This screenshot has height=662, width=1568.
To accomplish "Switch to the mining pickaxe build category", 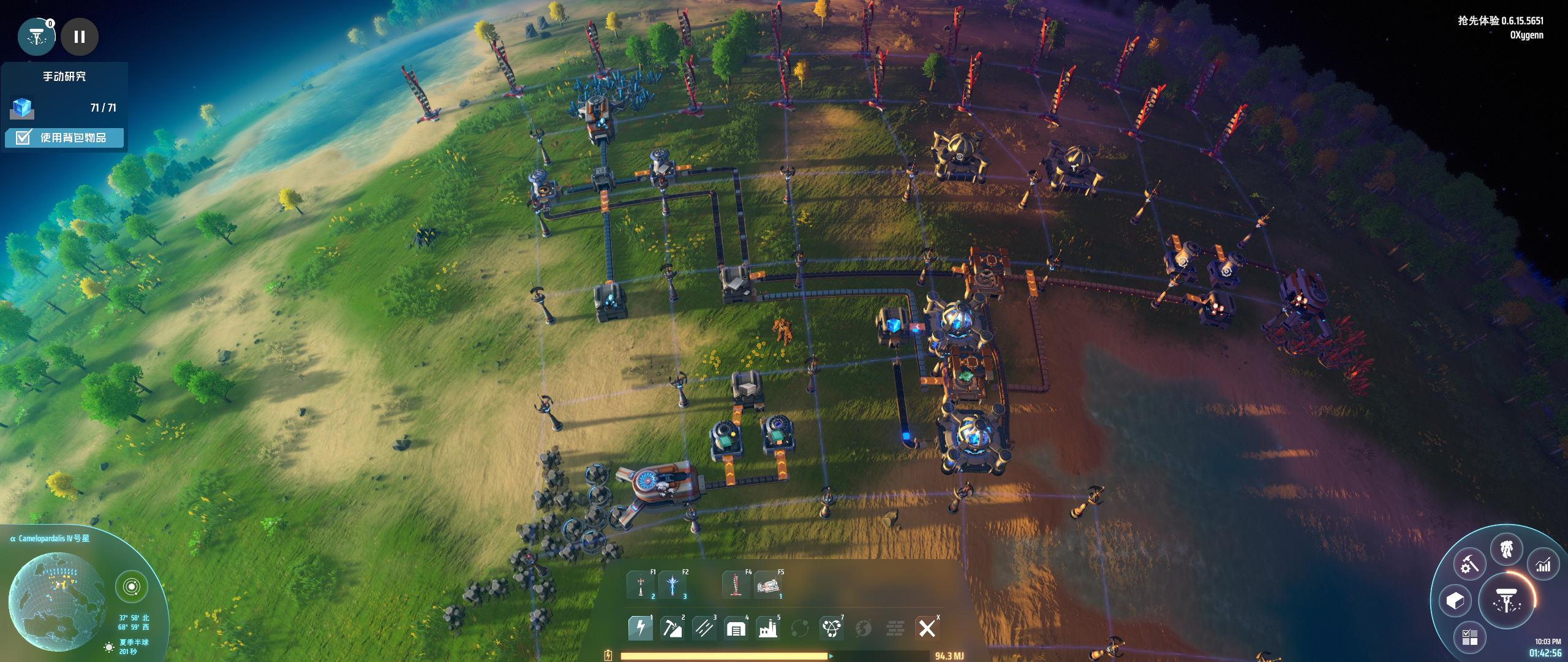I will click(672, 628).
